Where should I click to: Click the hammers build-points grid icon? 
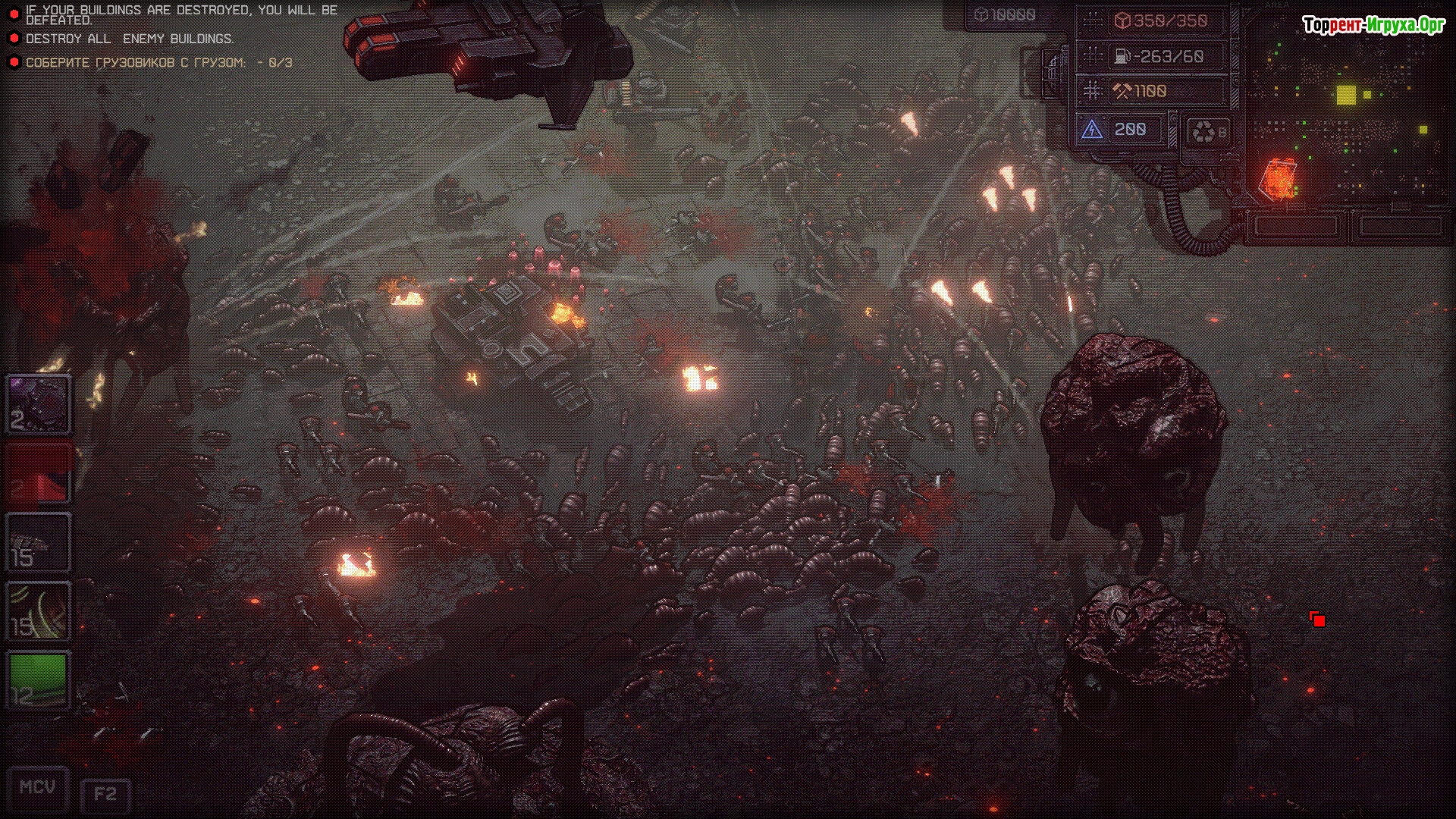1093,92
